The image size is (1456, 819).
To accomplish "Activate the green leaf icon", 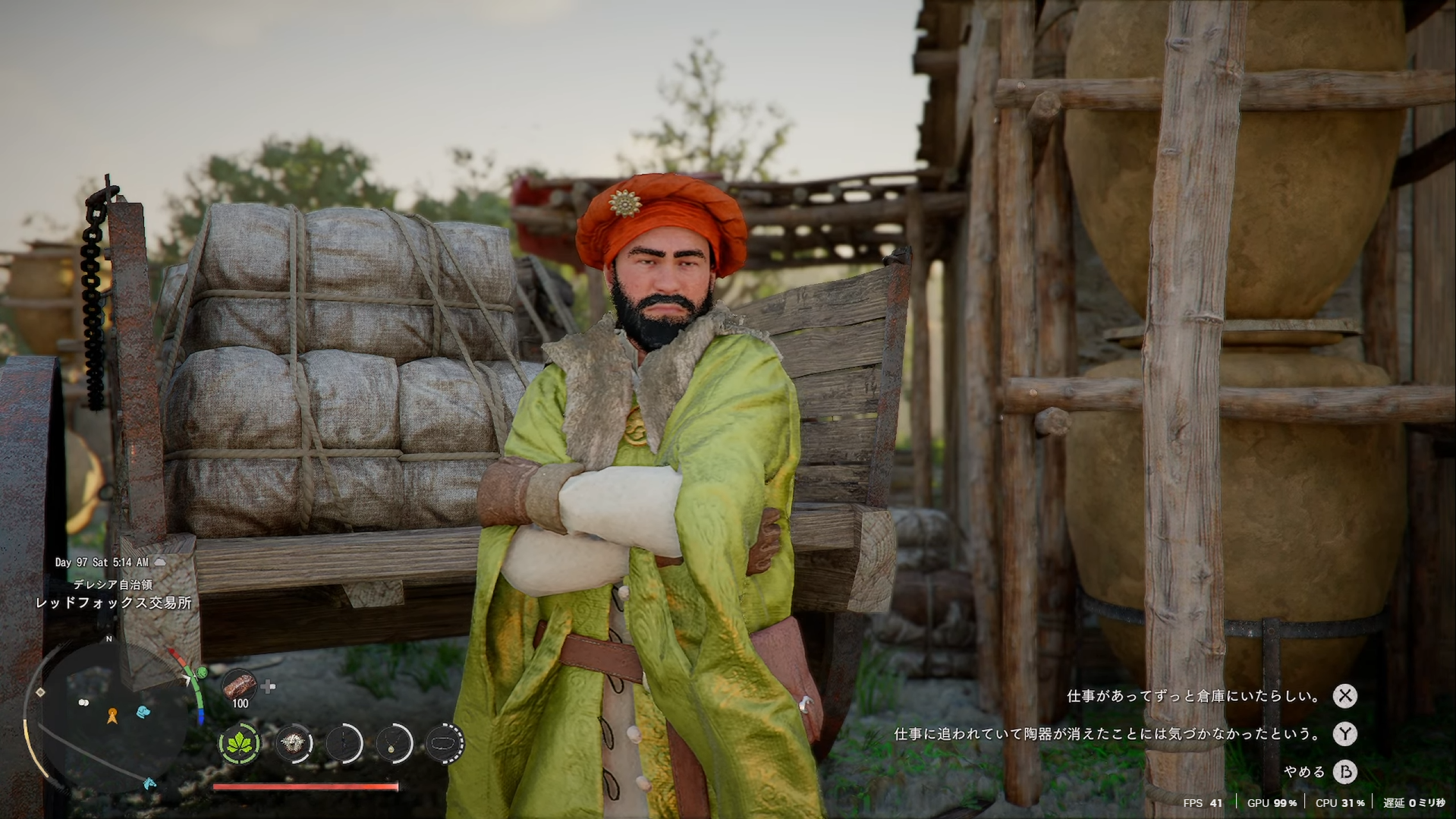I will pos(240,744).
